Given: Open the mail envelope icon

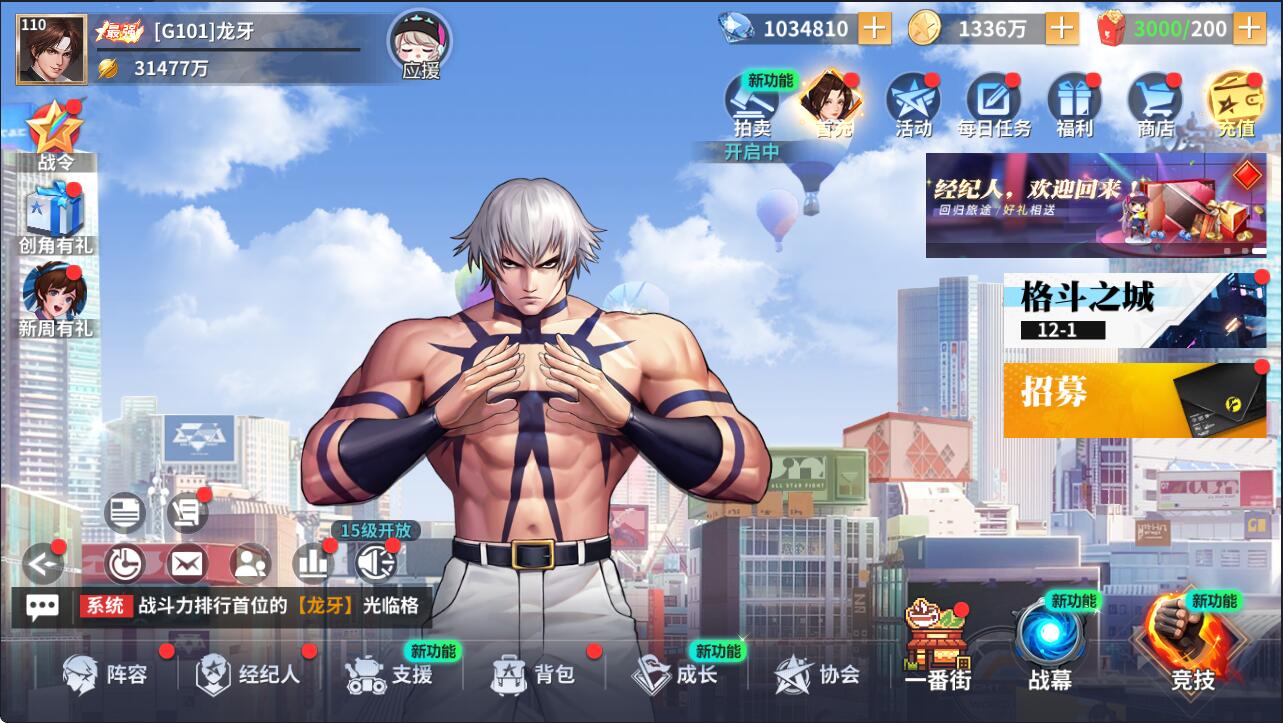Looking at the screenshot, I should click(187, 564).
